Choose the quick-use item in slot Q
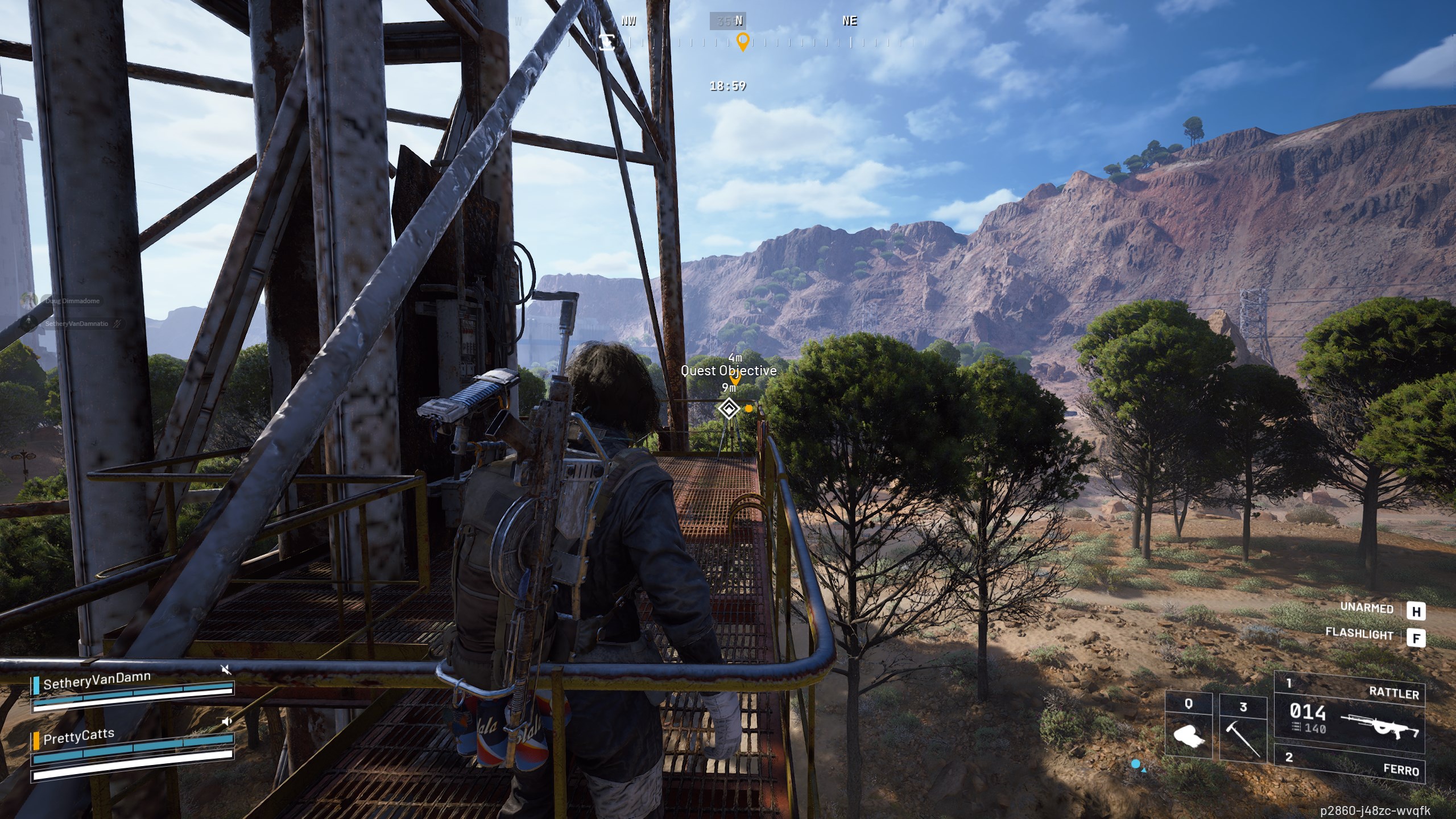 (1189, 728)
